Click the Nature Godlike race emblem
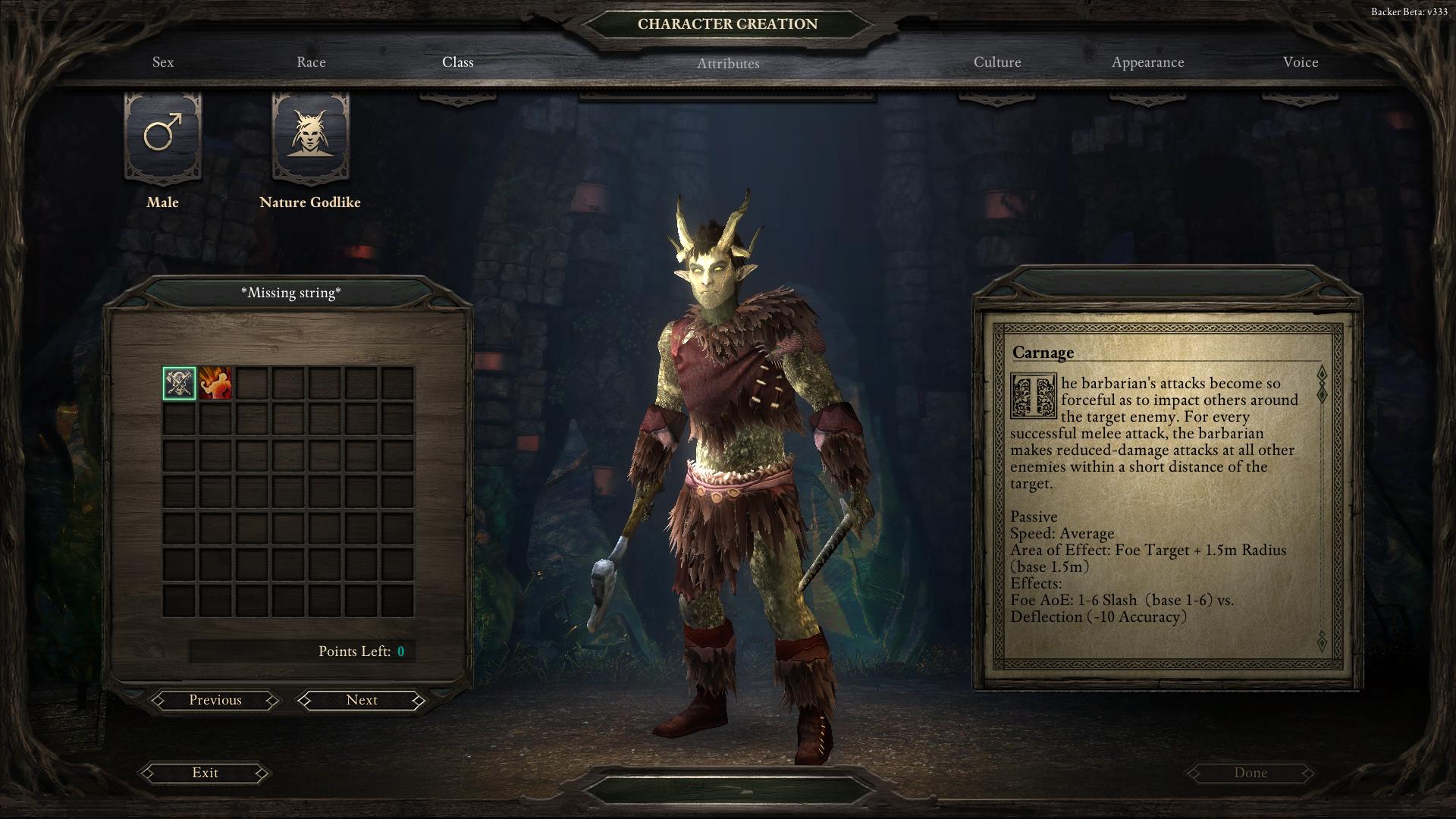 [x=310, y=136]
